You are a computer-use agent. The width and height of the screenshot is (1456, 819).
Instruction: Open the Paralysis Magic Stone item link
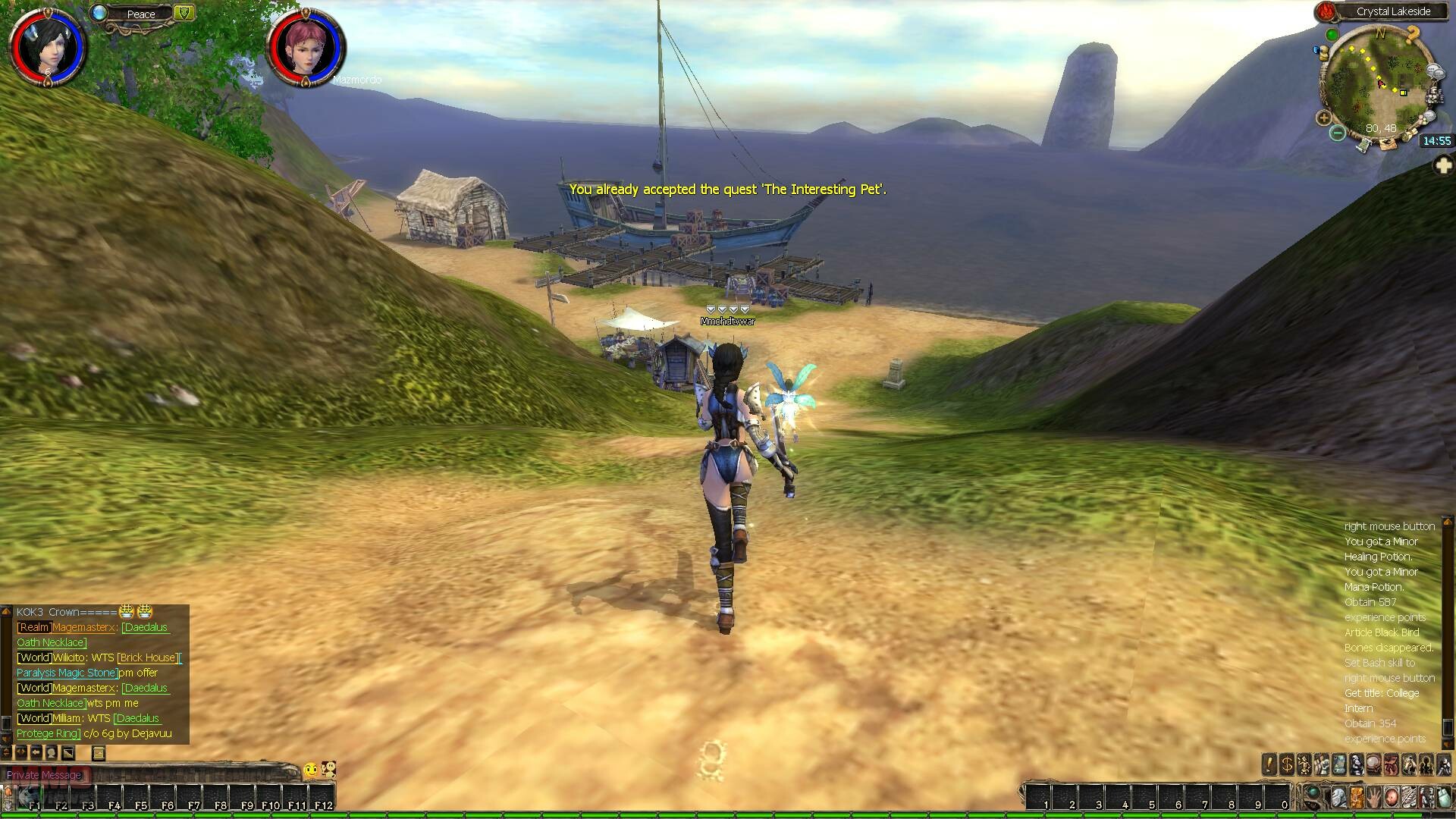67,673
